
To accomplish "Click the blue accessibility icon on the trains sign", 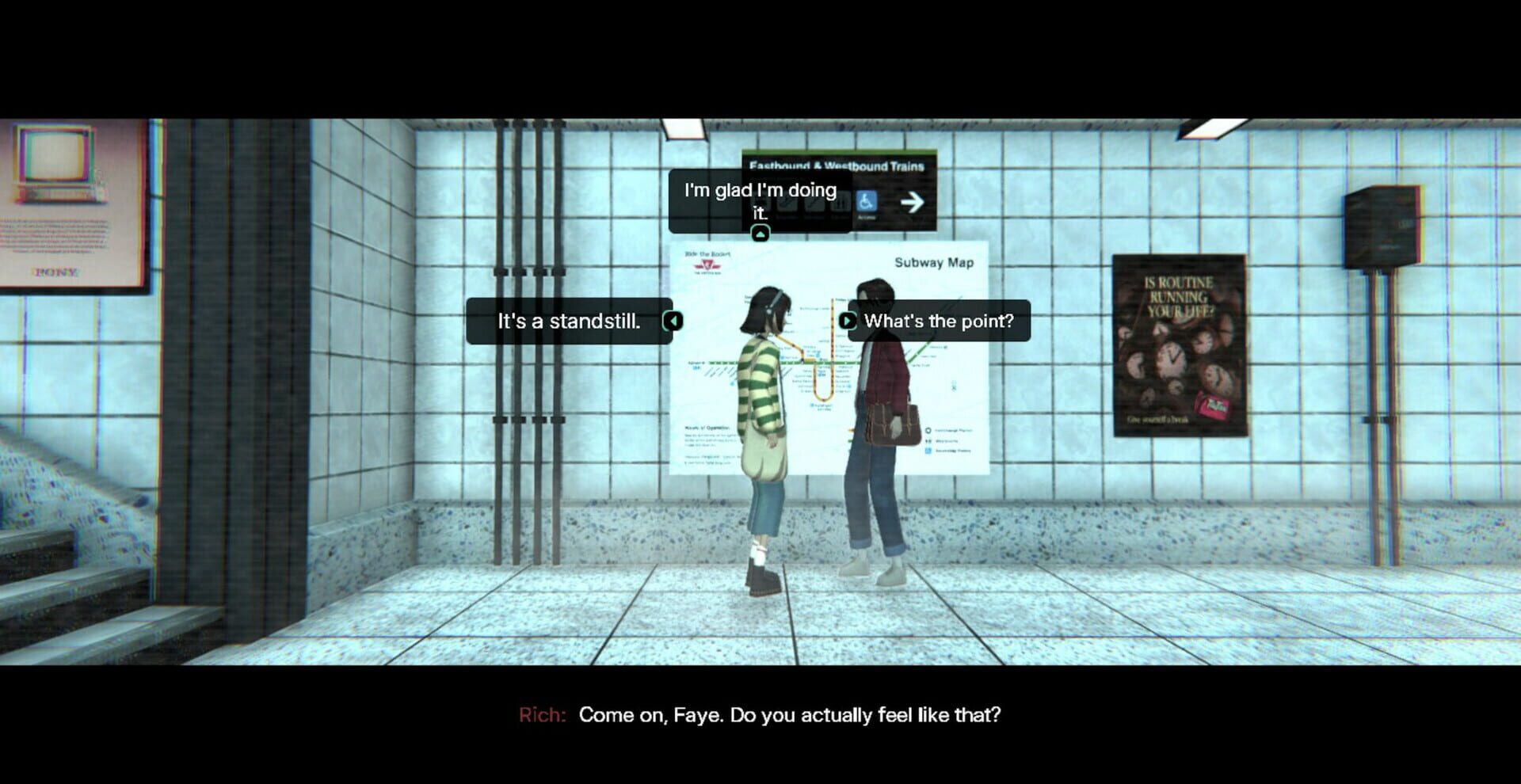I will 865,202.
